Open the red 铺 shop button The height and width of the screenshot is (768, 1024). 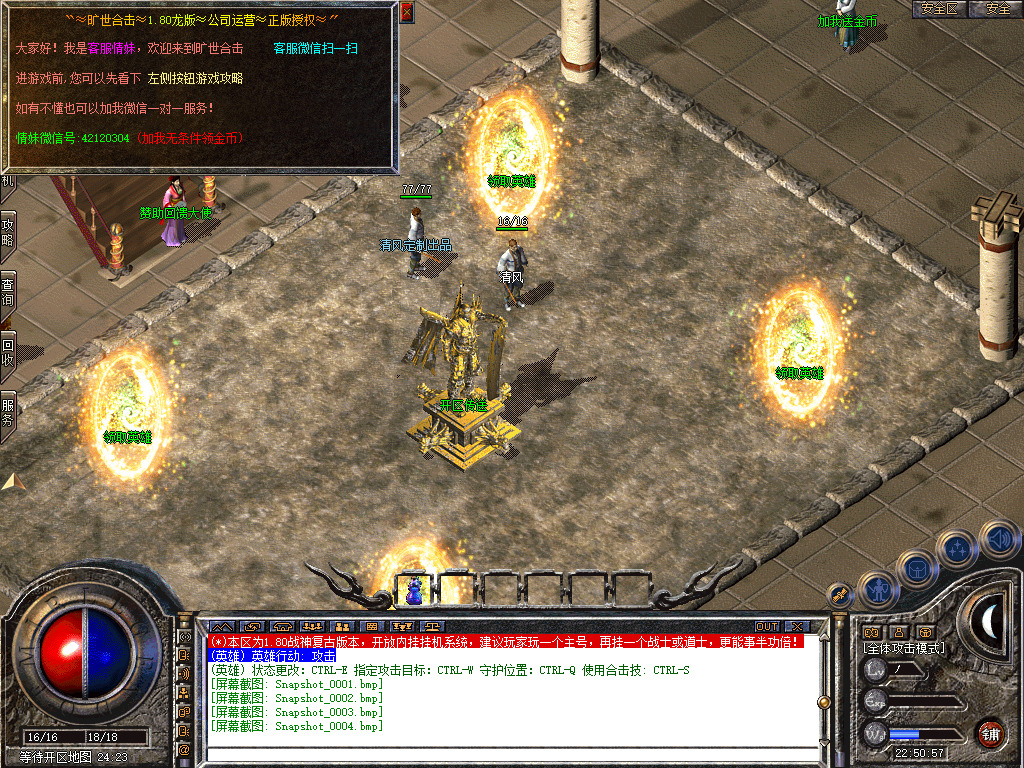point(990,732)
